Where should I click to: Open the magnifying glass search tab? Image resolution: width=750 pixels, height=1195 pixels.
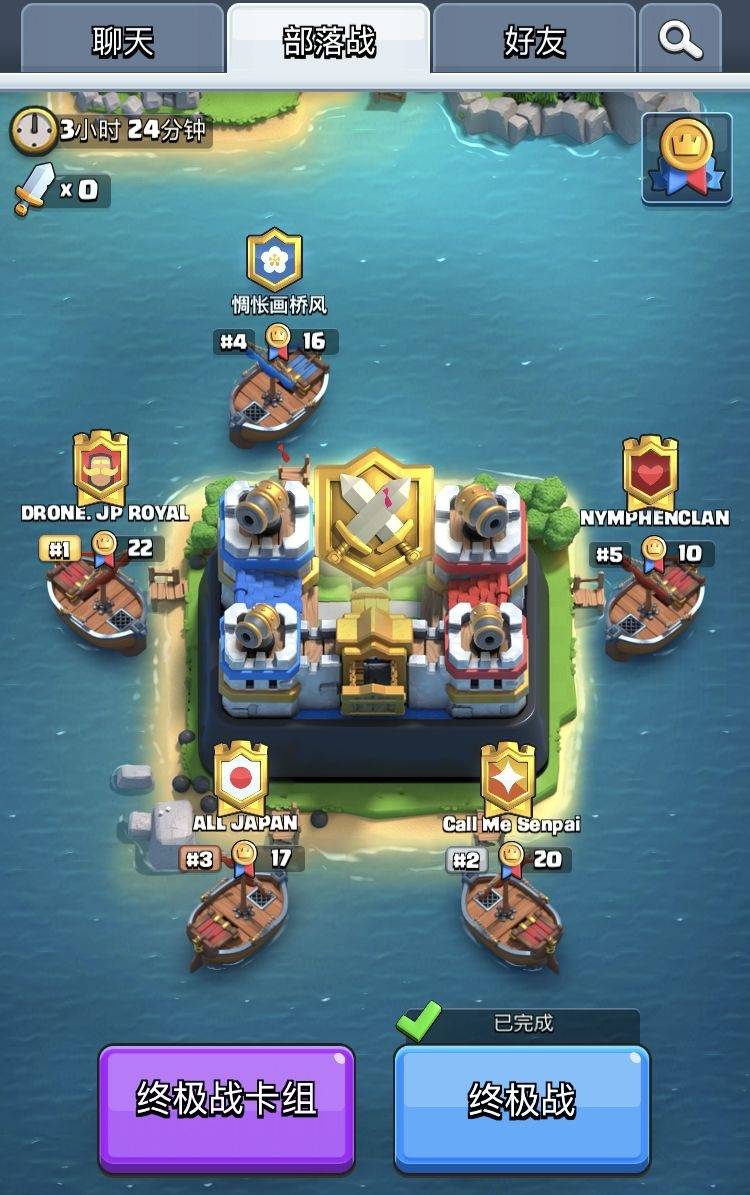pos(680,41)
